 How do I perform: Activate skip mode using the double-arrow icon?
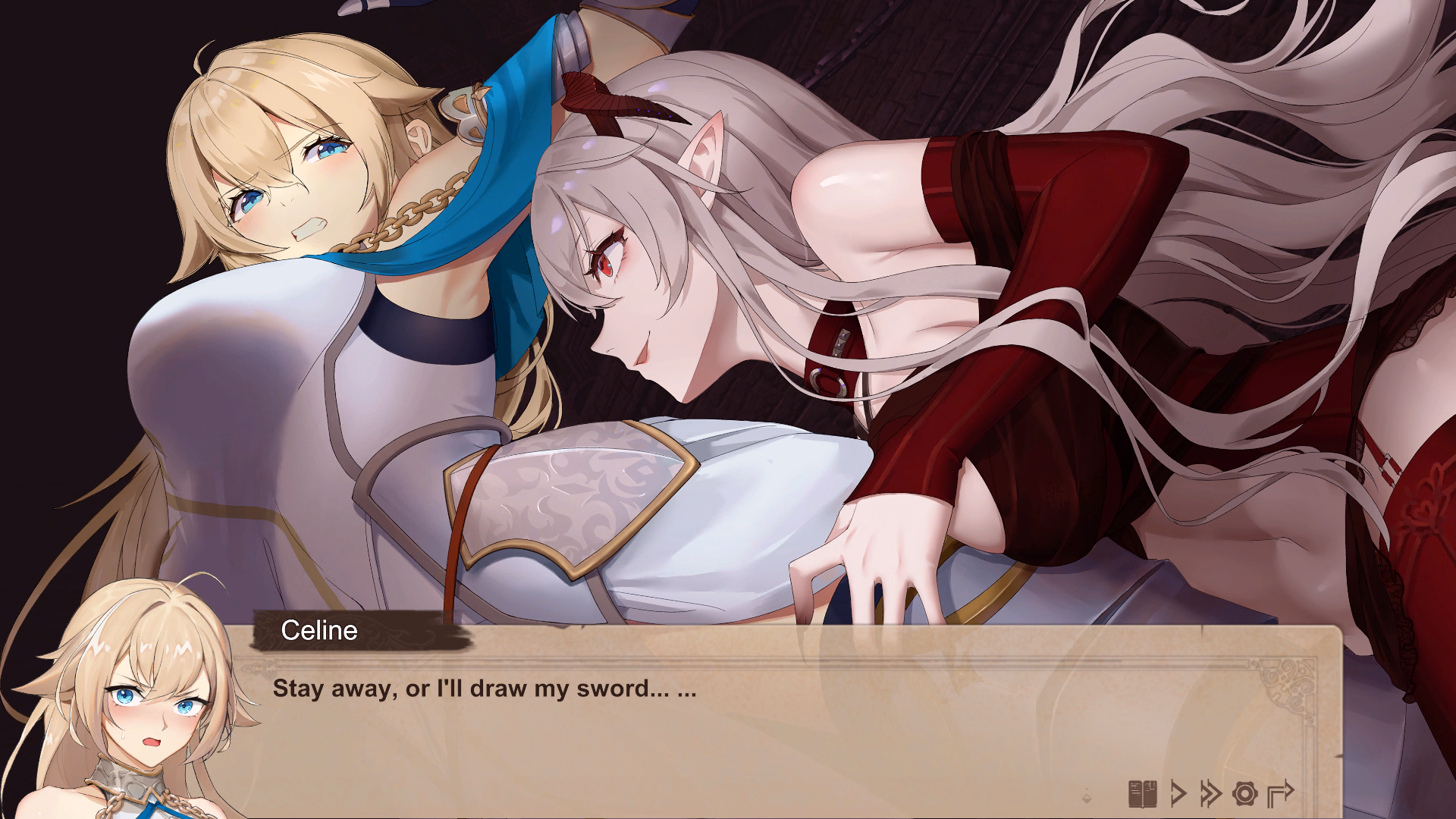[x=1210, y=792]
